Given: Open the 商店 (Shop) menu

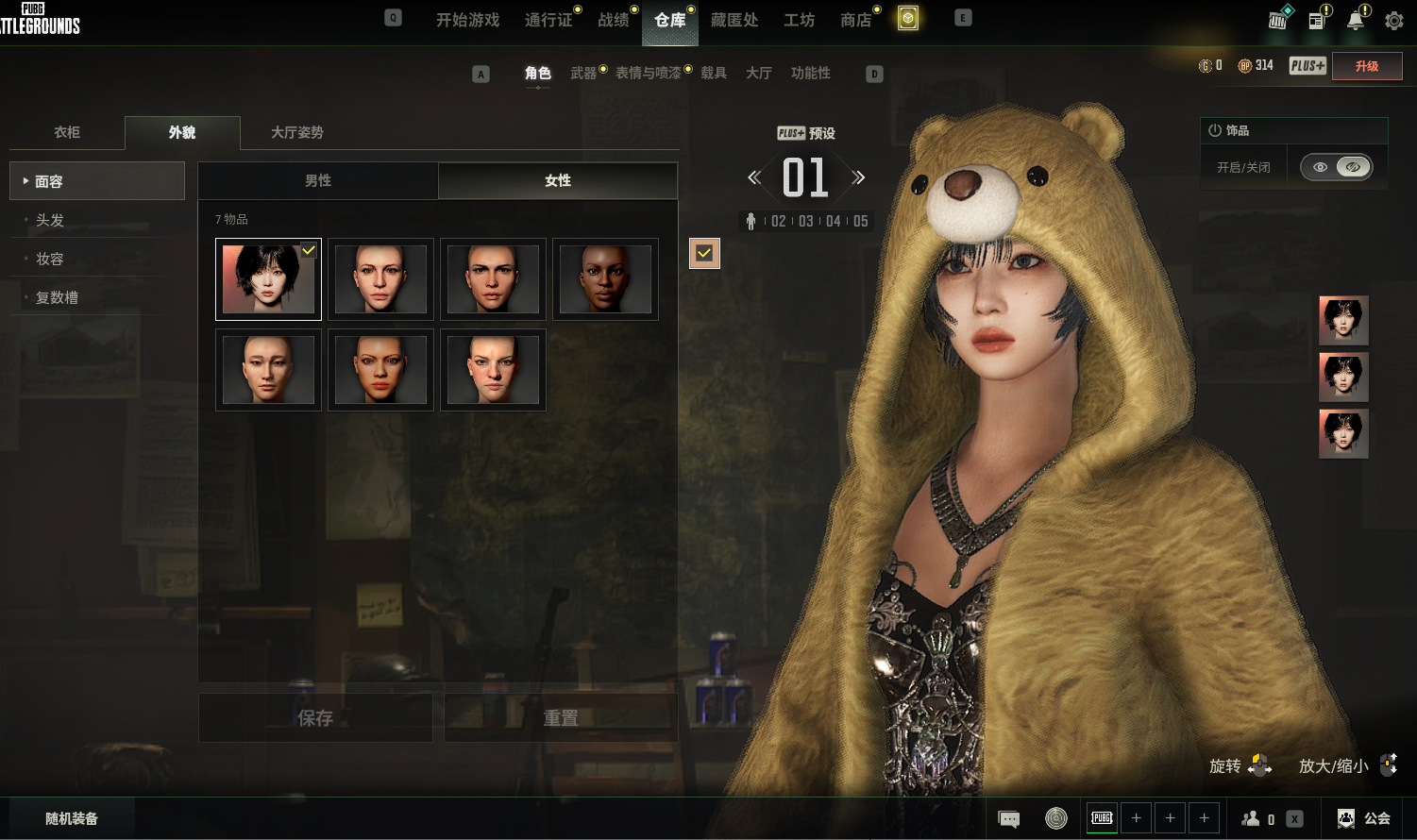Looking at the screenshot, I should click(x=856, y=20).
